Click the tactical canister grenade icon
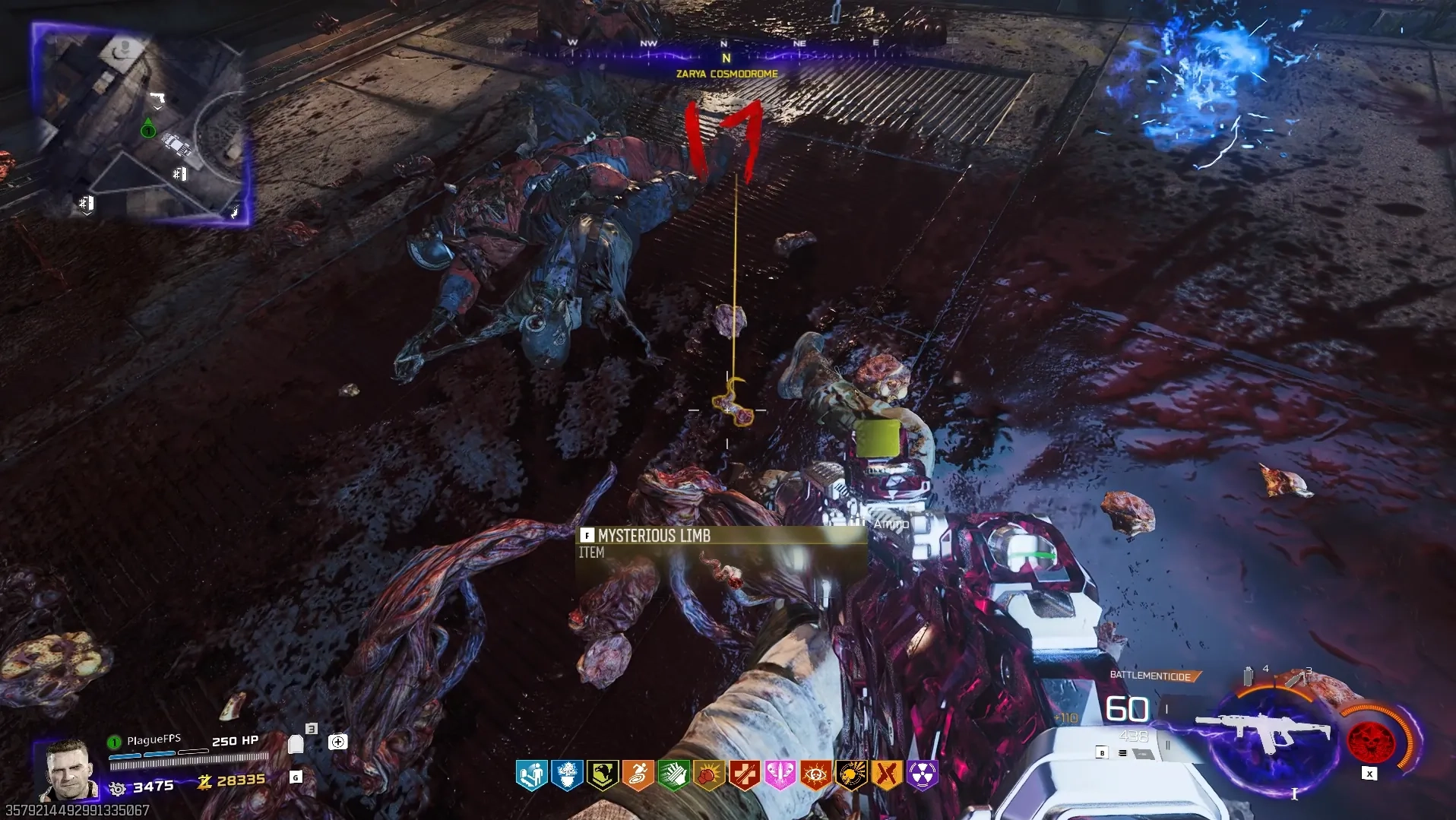Viewport: 1456px width, 820px height. (1248, 676)
